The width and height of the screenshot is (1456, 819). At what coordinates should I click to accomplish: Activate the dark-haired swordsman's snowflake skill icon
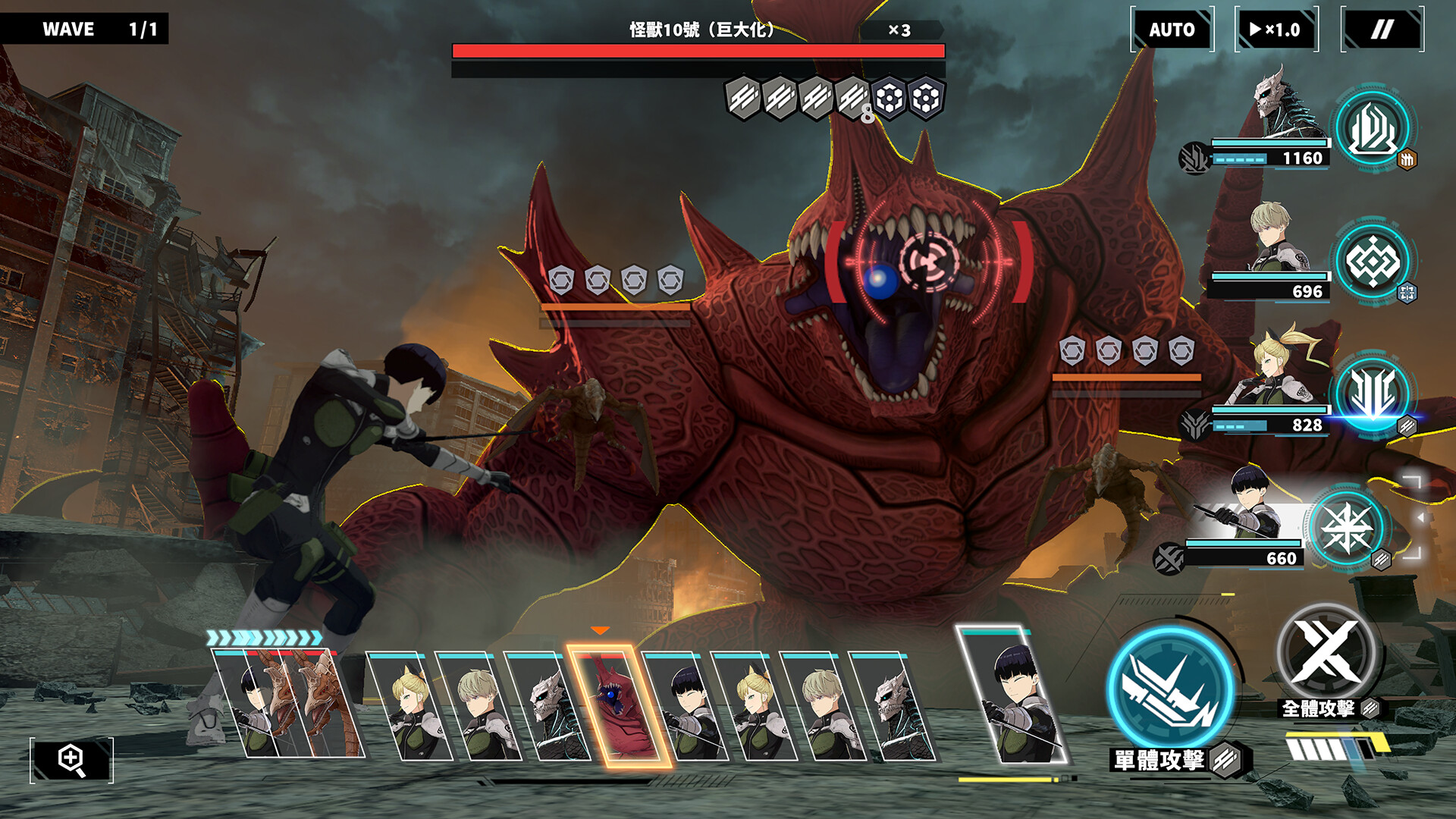pyautogui.click(x=1346, y=529)
